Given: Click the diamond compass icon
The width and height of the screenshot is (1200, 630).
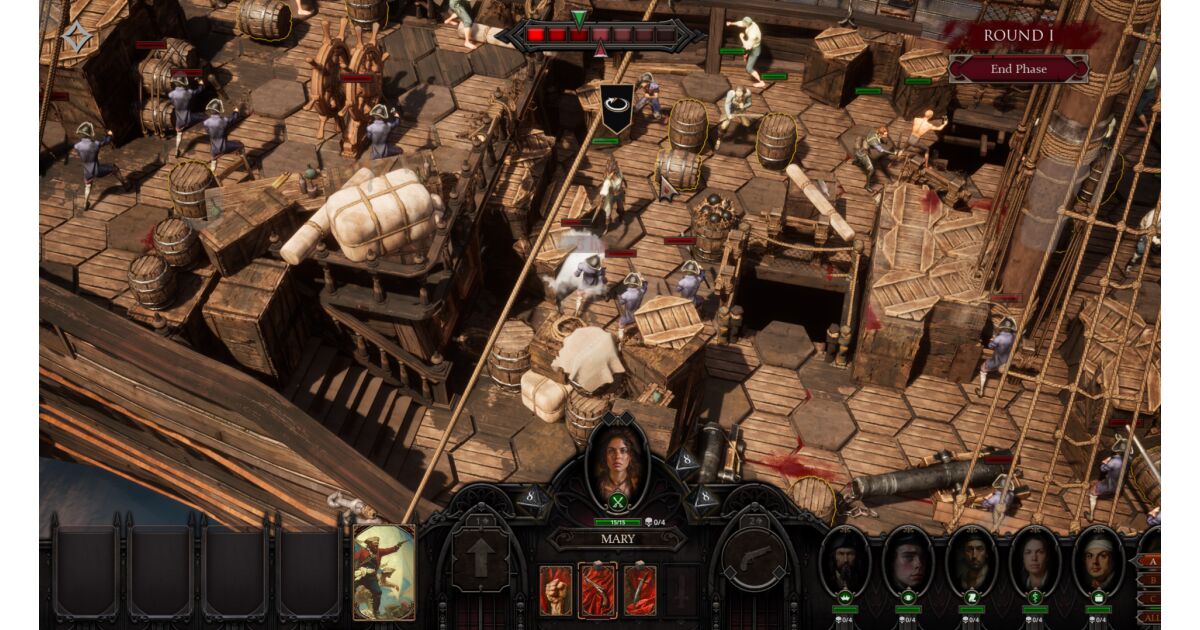Looking at the screenshot, I should 76,37.
